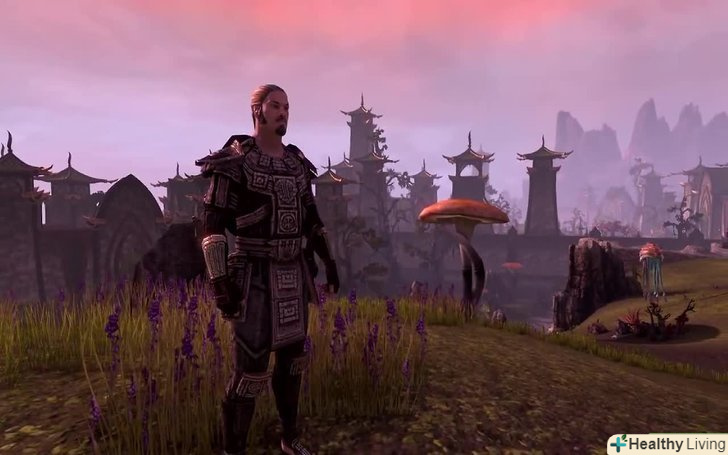
Task: Click the Healthy Living watermark logo
Action: coord(666,444)
